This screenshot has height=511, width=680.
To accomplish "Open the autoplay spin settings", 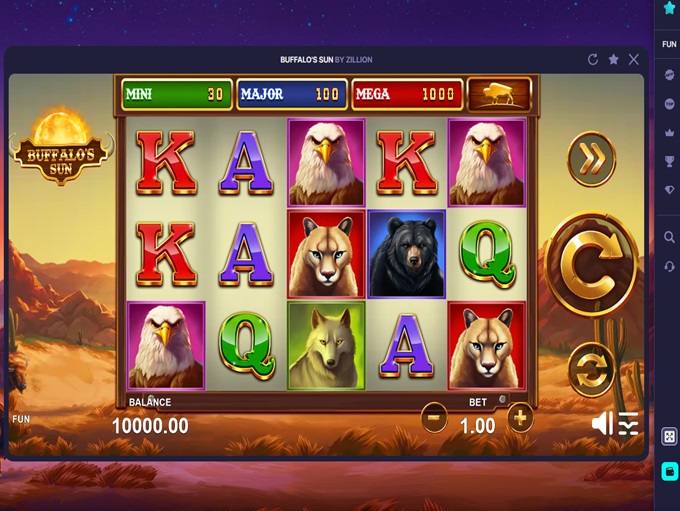I will tap(591, 369).
